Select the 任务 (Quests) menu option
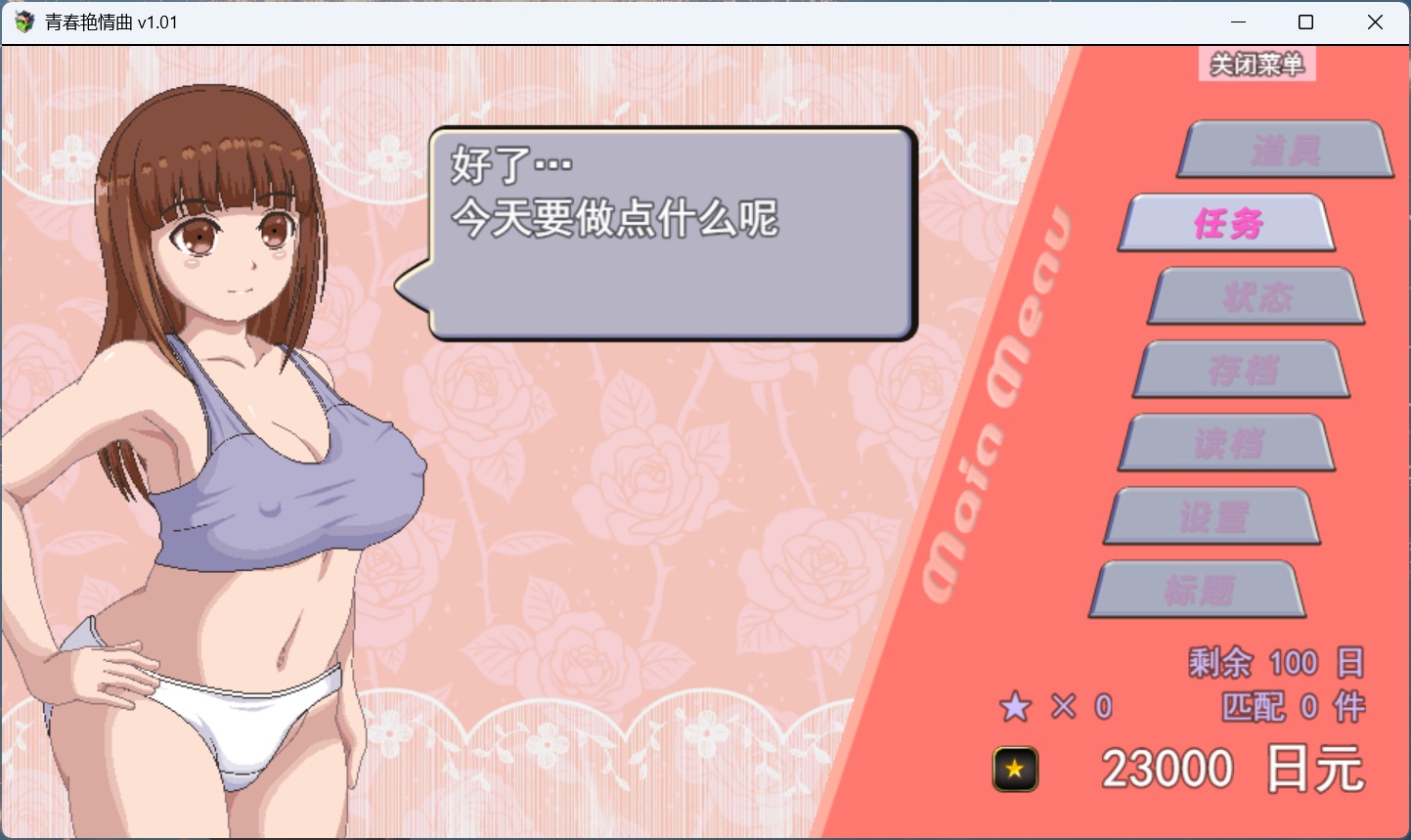Screen dimensions: 1411x840 pos(1226,223)
